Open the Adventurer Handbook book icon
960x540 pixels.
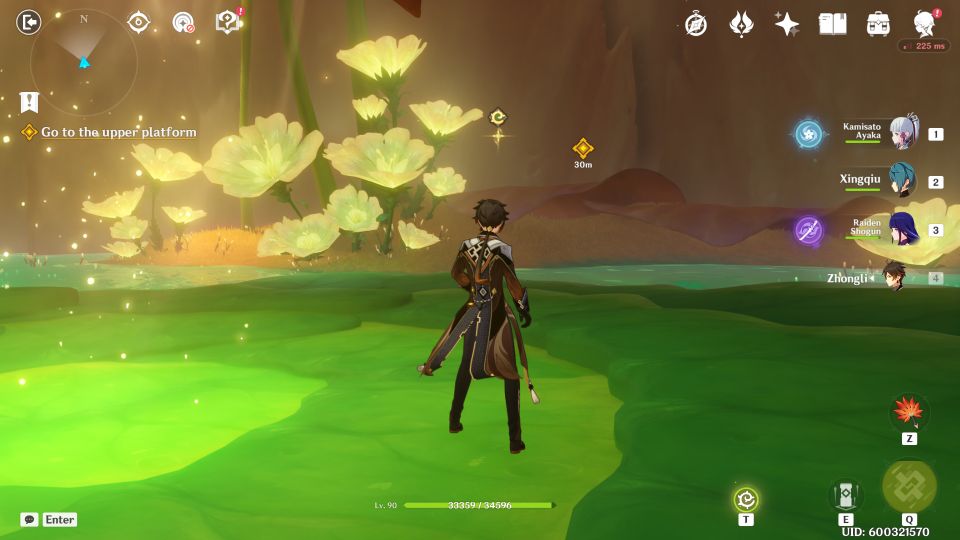(x=832, y=24)
